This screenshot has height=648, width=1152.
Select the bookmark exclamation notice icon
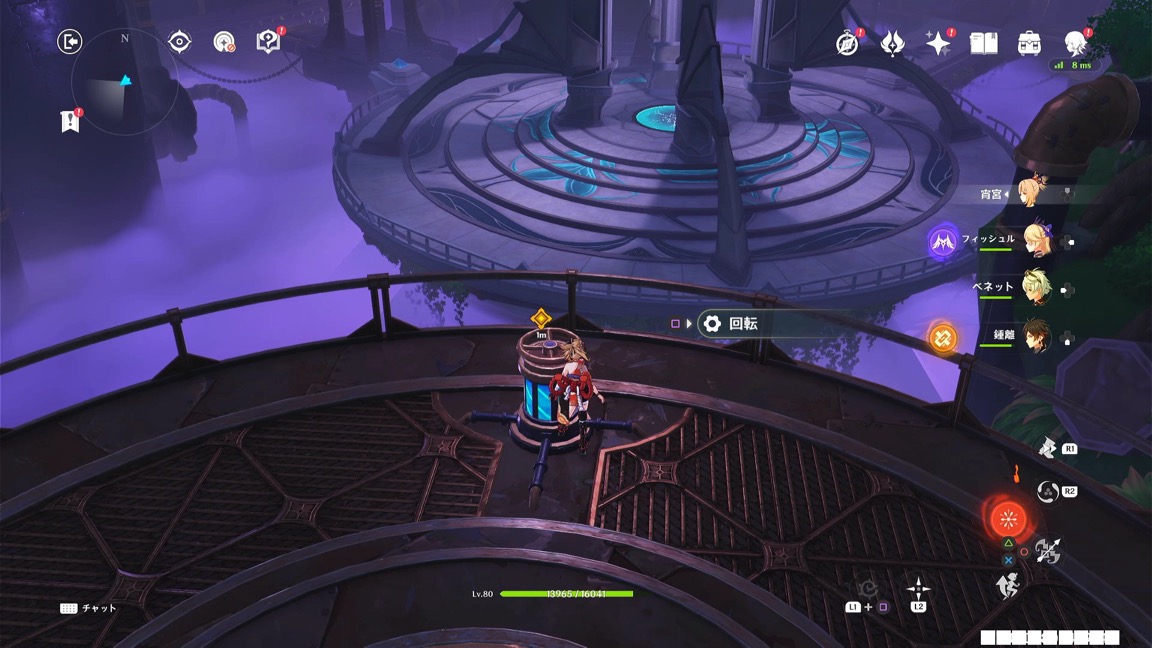(x=69, y=121)
